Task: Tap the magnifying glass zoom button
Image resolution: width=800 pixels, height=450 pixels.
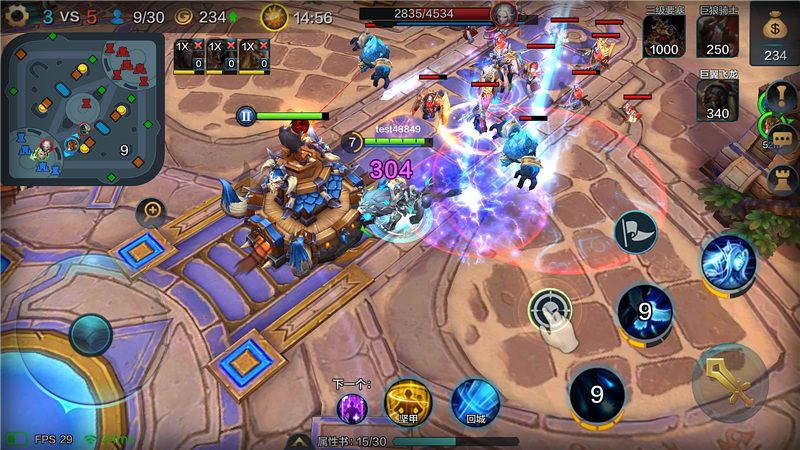Action: [x=152, y=210]
